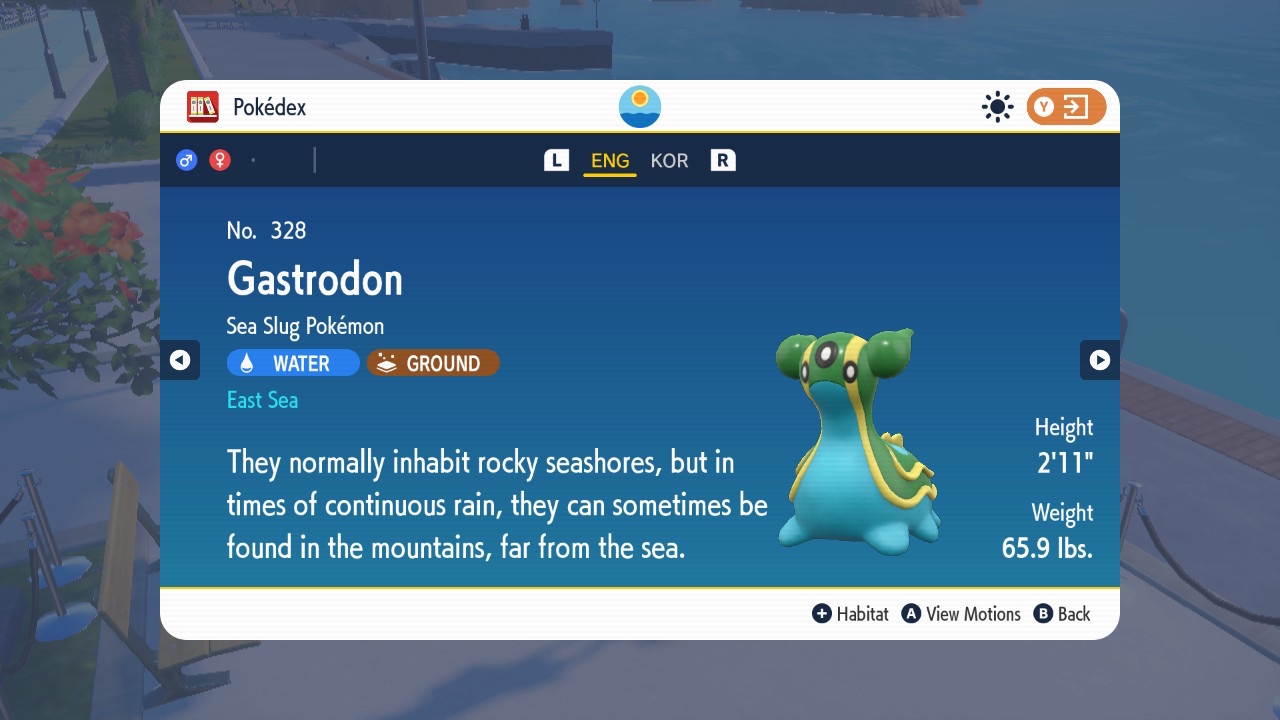Image resolution: width=1280 pixels, height=720 pixels.
Task: Select the GROUND type badge
Action: click(x=433, y=363)
